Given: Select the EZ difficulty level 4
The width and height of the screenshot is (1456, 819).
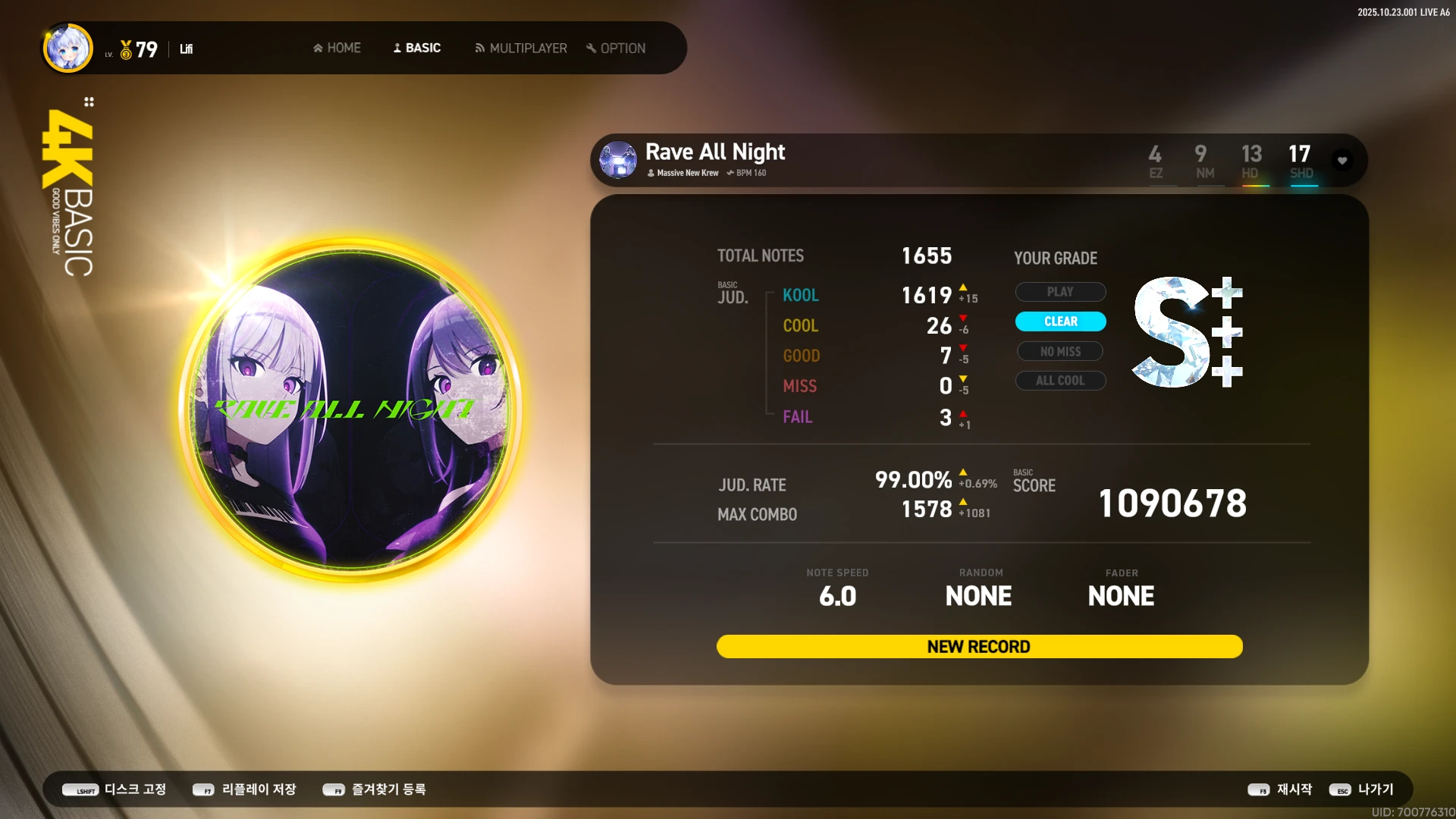Looking at the screenshot, I should pyautogui.click(x=1155, y=162).
